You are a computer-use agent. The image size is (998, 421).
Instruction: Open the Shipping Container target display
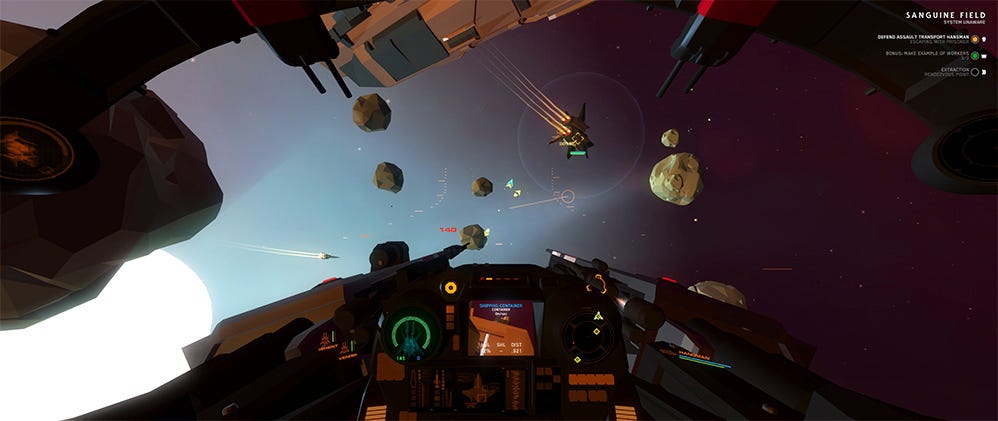pos(501,327)
